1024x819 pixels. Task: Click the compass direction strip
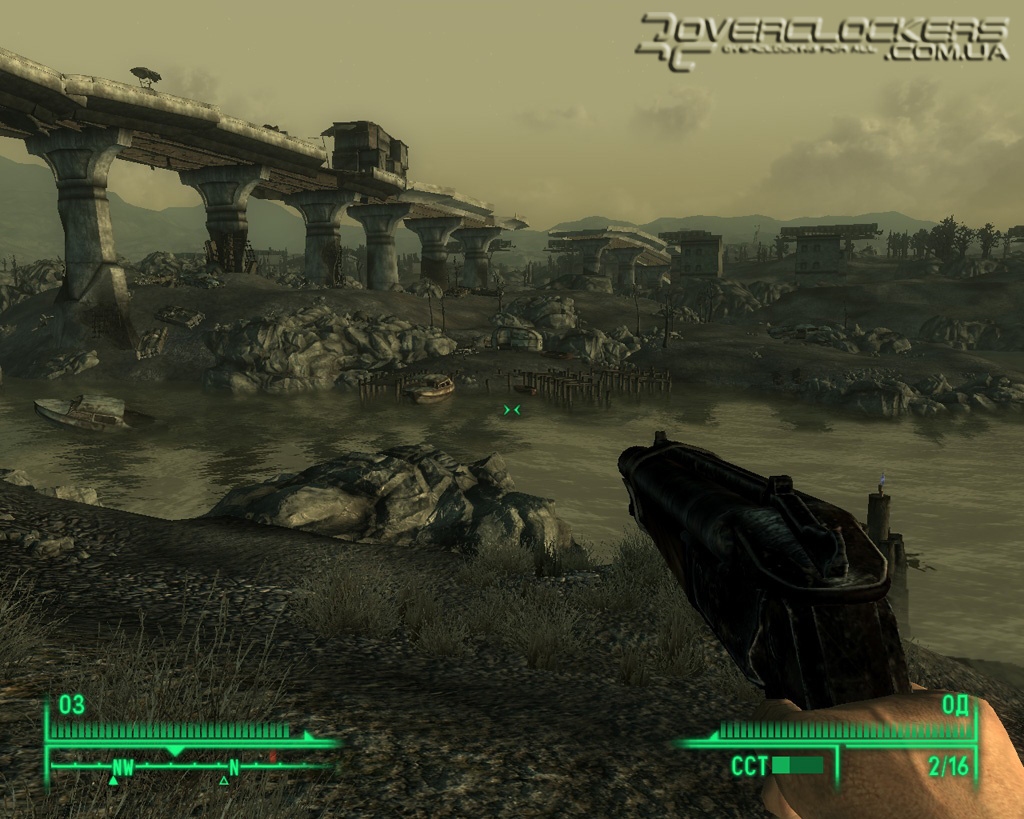pyautogui.click(x=190, y=767)
